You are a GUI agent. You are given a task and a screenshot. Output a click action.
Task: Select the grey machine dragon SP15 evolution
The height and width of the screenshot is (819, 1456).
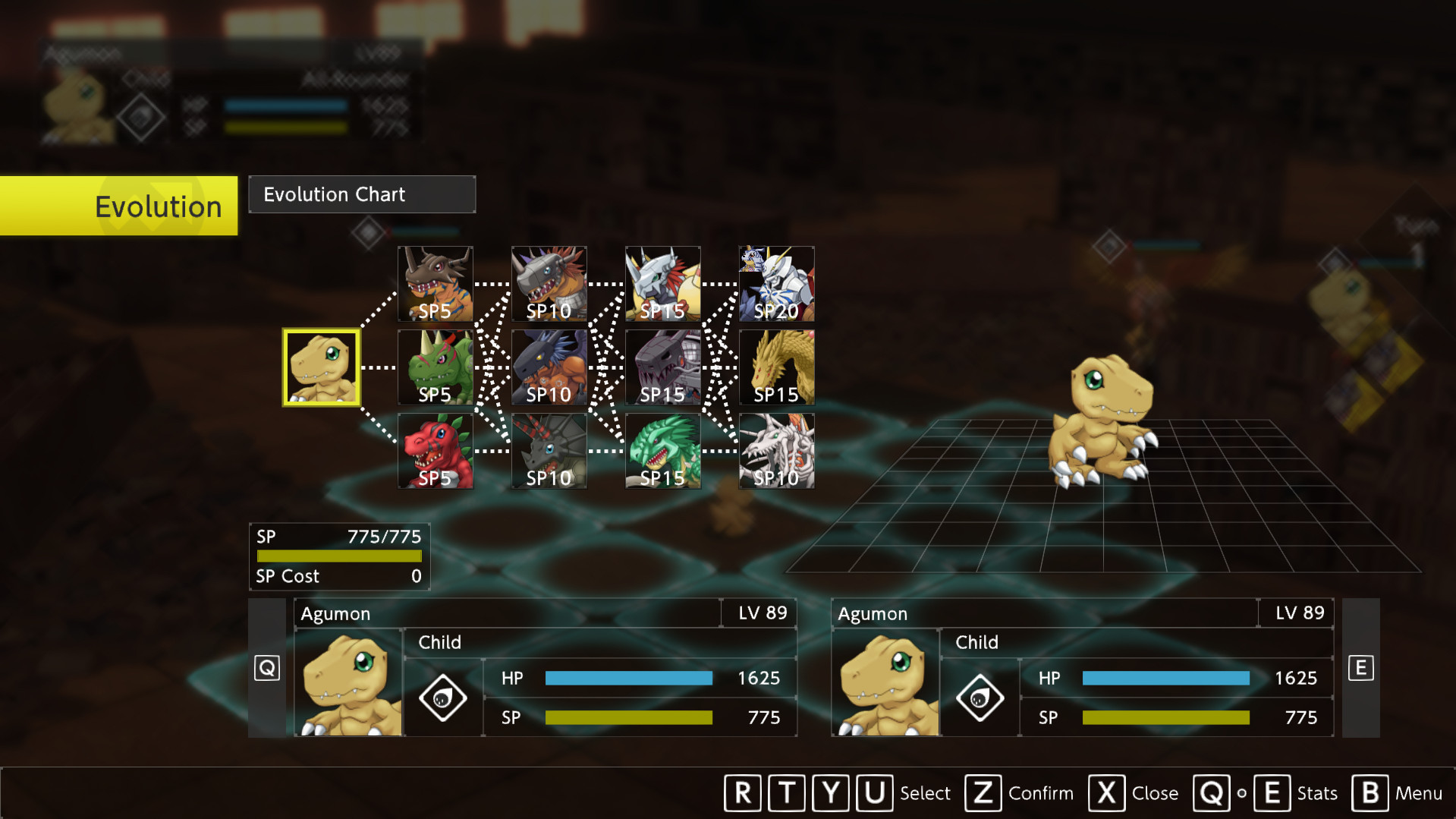tap(662, 367)
